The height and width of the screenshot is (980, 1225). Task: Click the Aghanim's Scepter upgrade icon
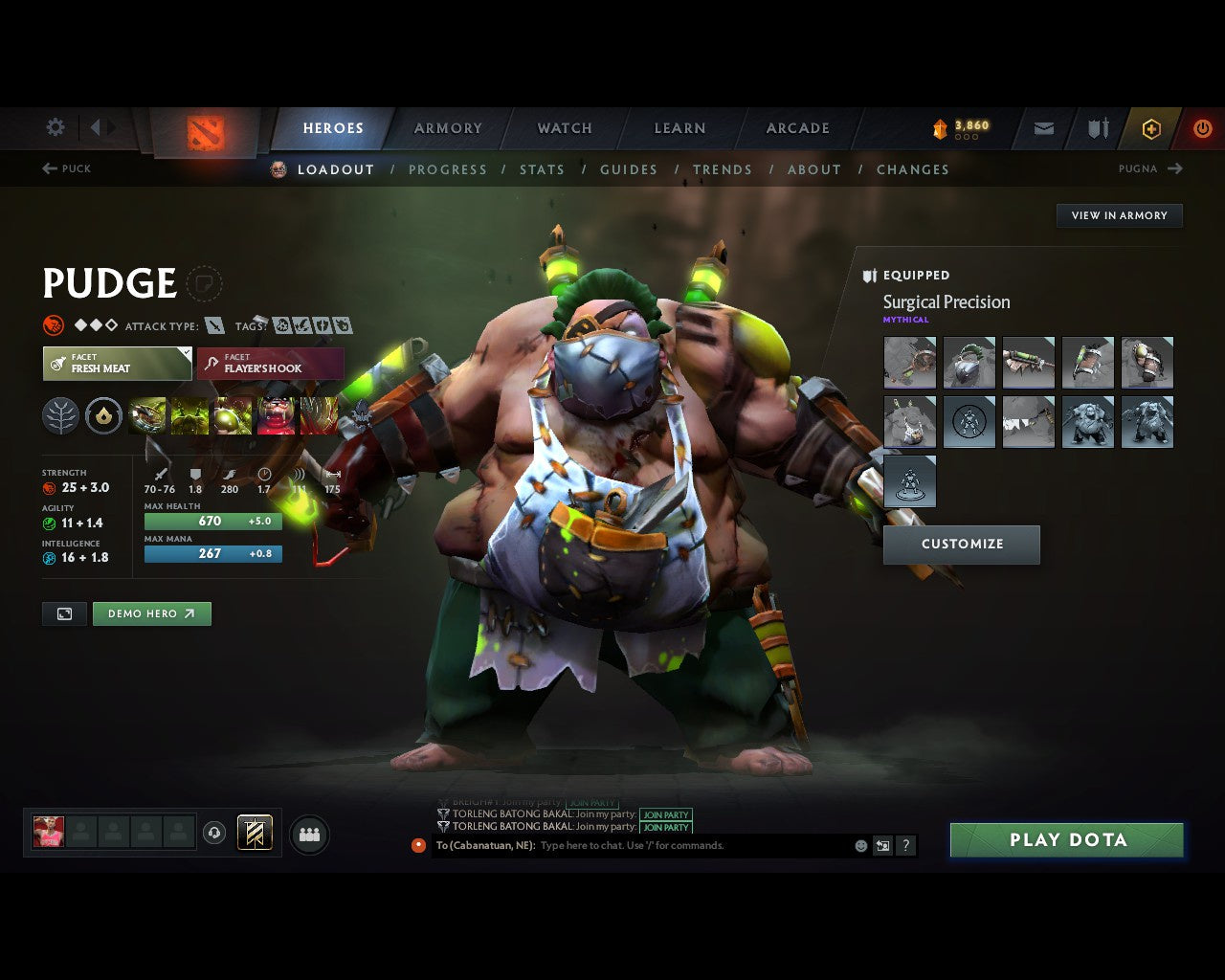(103, 414)
